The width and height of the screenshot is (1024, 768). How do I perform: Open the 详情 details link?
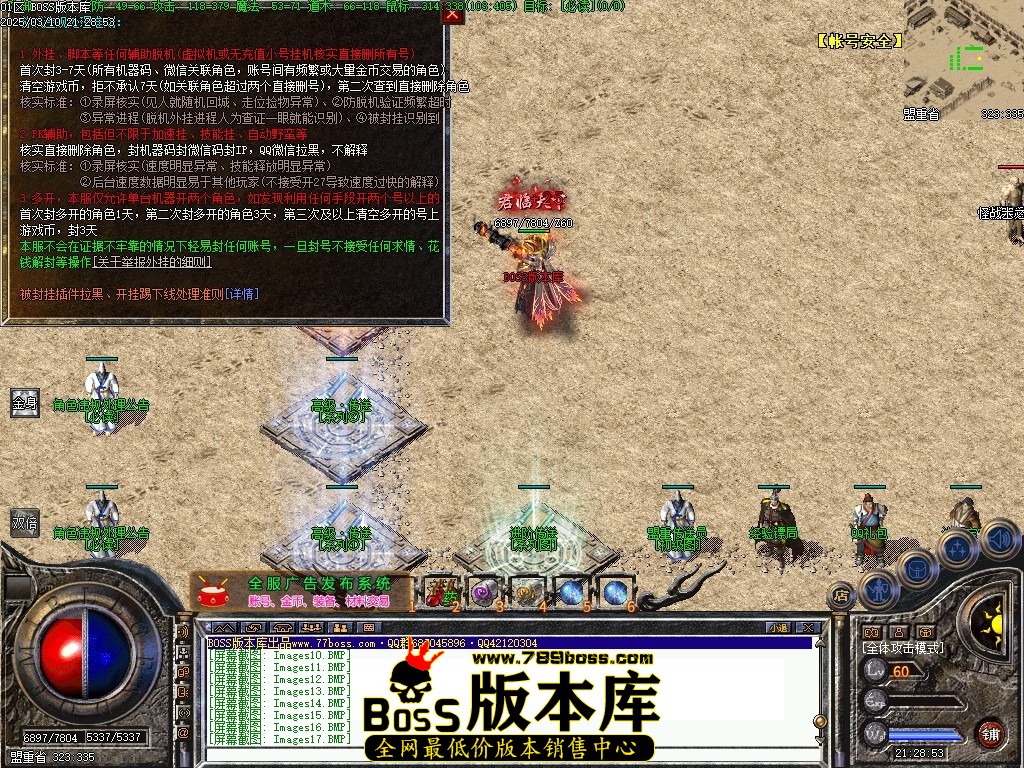(x=242, y=294)
